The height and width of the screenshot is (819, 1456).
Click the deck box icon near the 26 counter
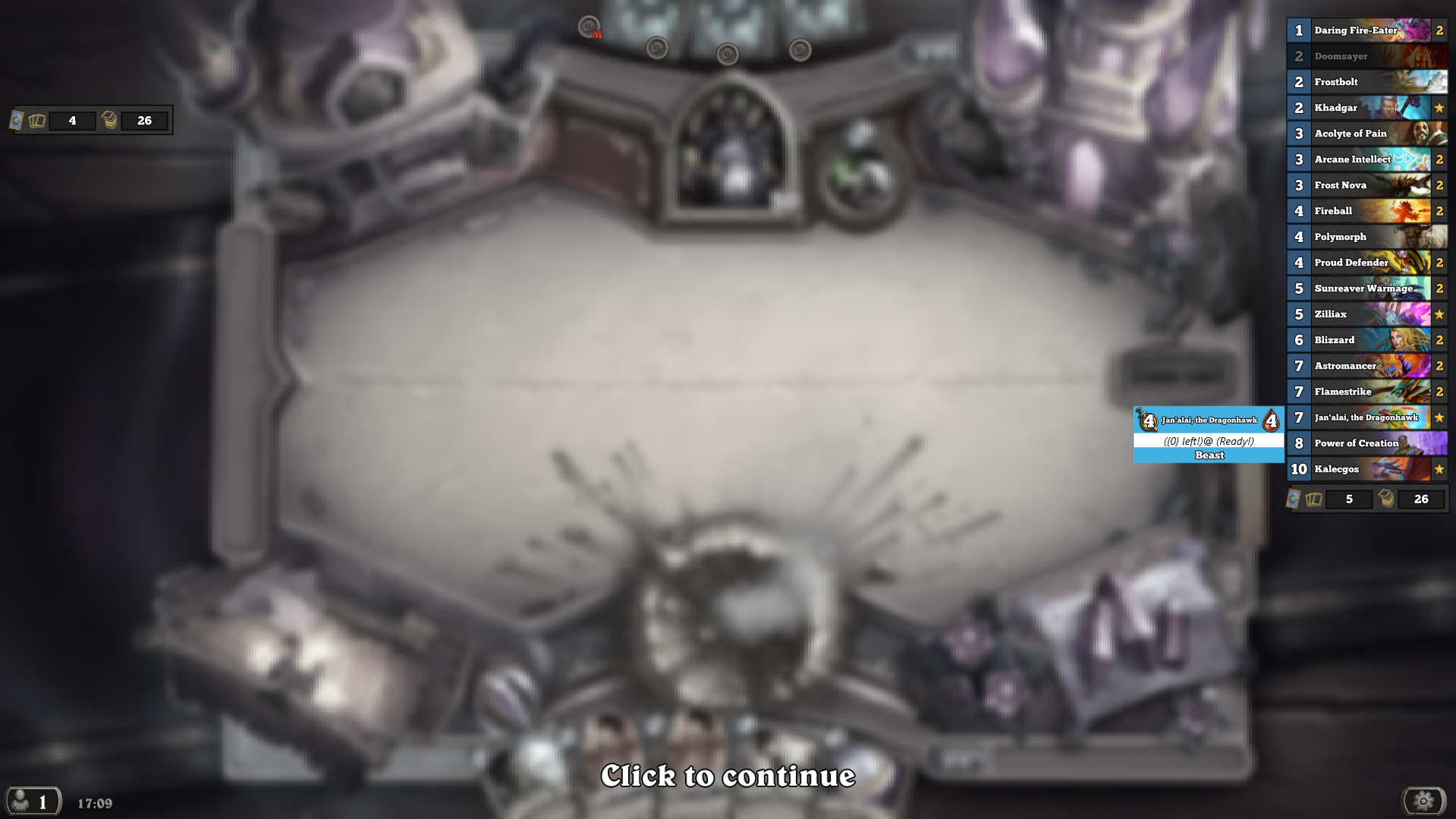[x=109, y=120]
